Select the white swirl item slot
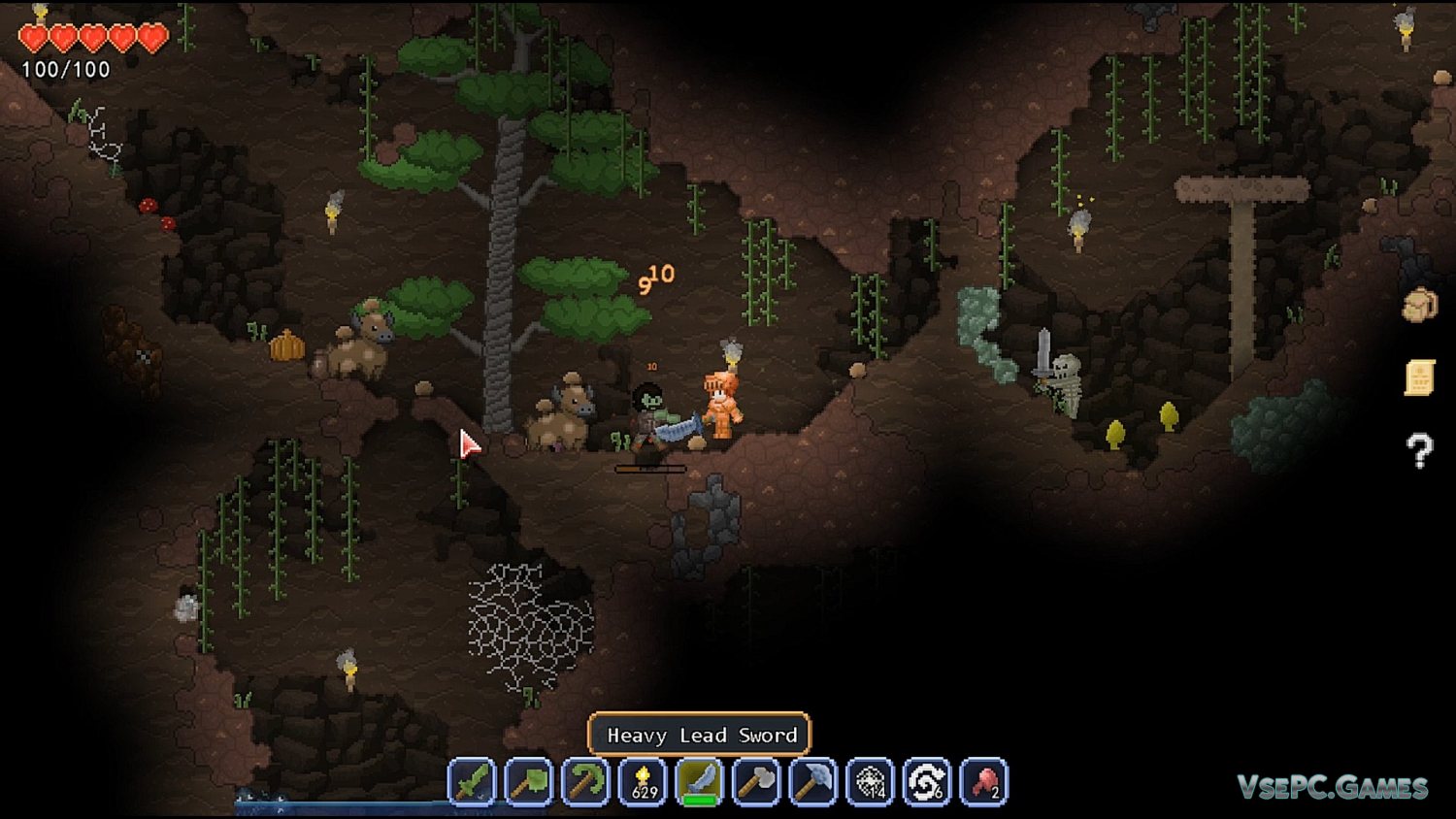 click(x=927, y=782)
